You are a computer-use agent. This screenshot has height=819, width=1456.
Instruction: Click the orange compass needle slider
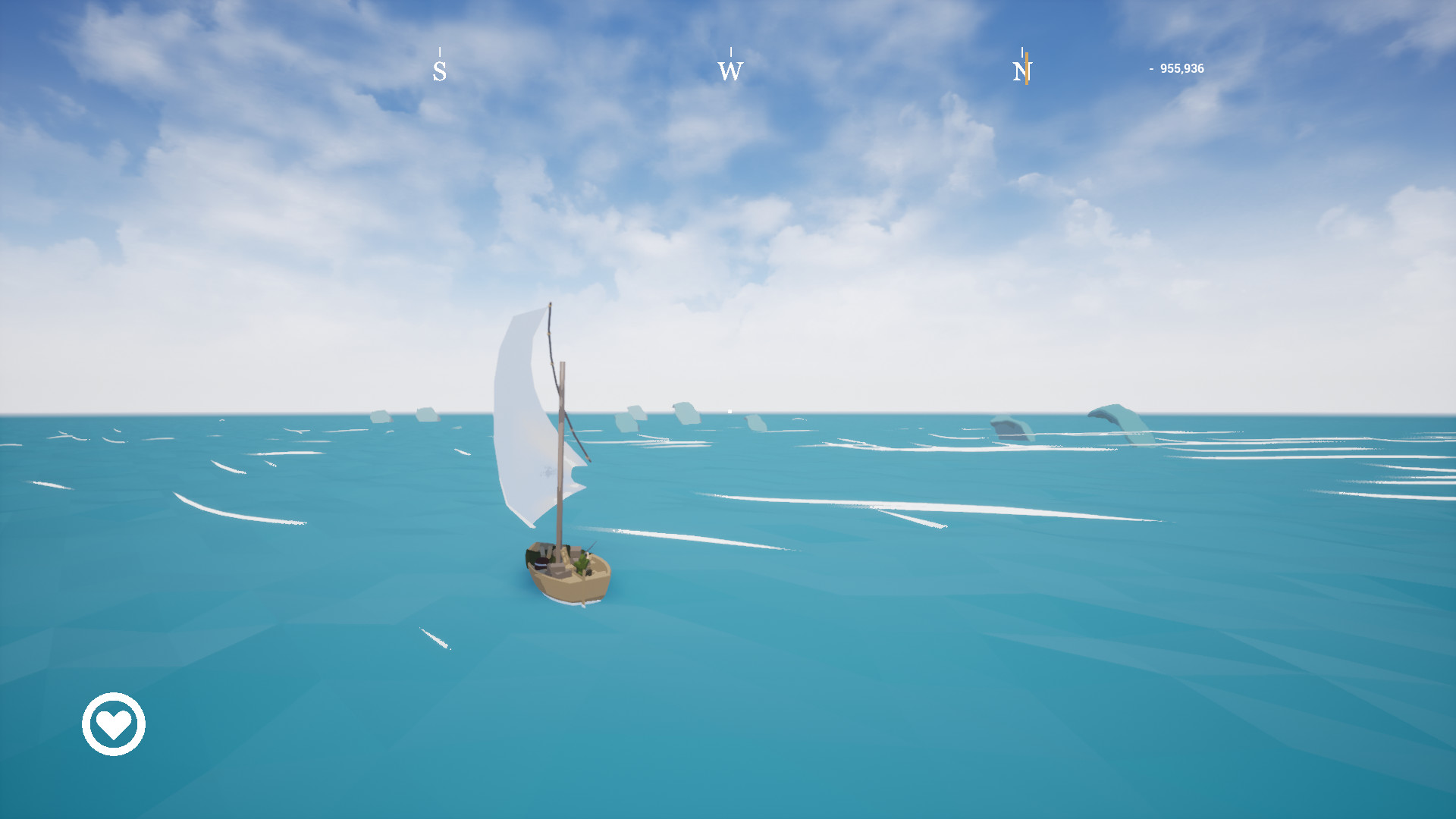click(x=1025, y=68)
